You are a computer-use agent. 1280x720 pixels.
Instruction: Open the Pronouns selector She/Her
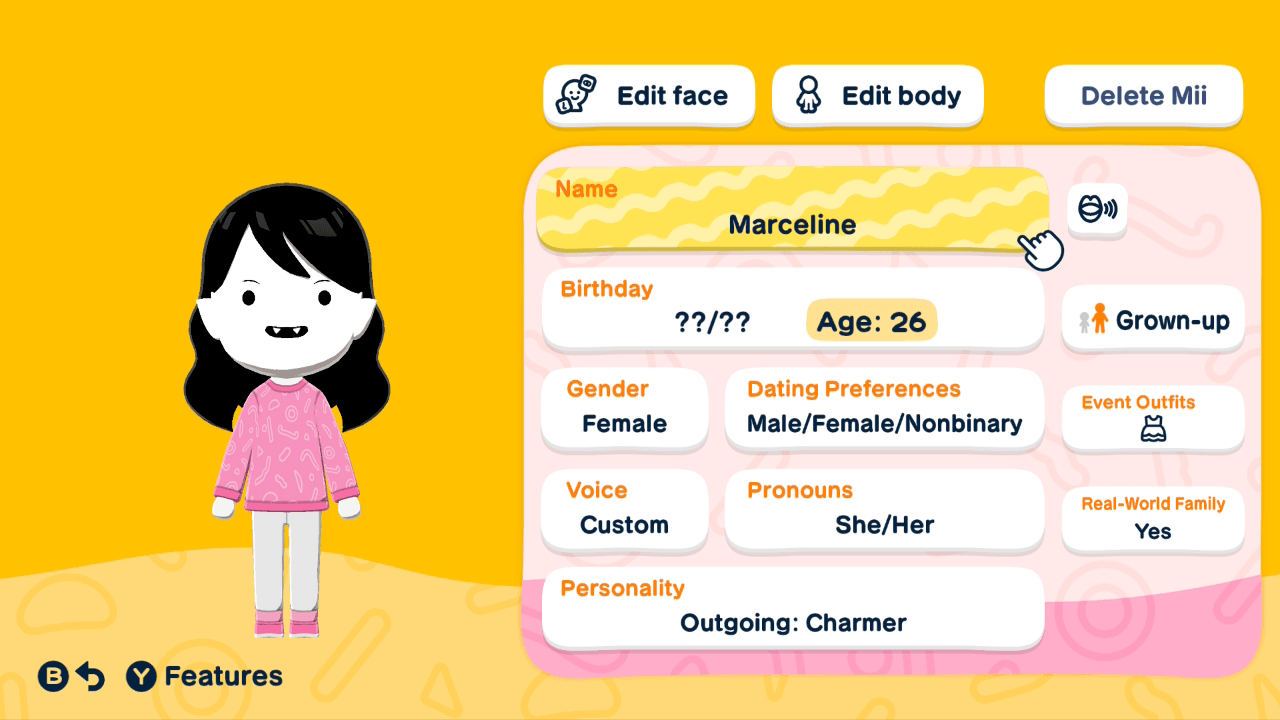click(884, 511)
